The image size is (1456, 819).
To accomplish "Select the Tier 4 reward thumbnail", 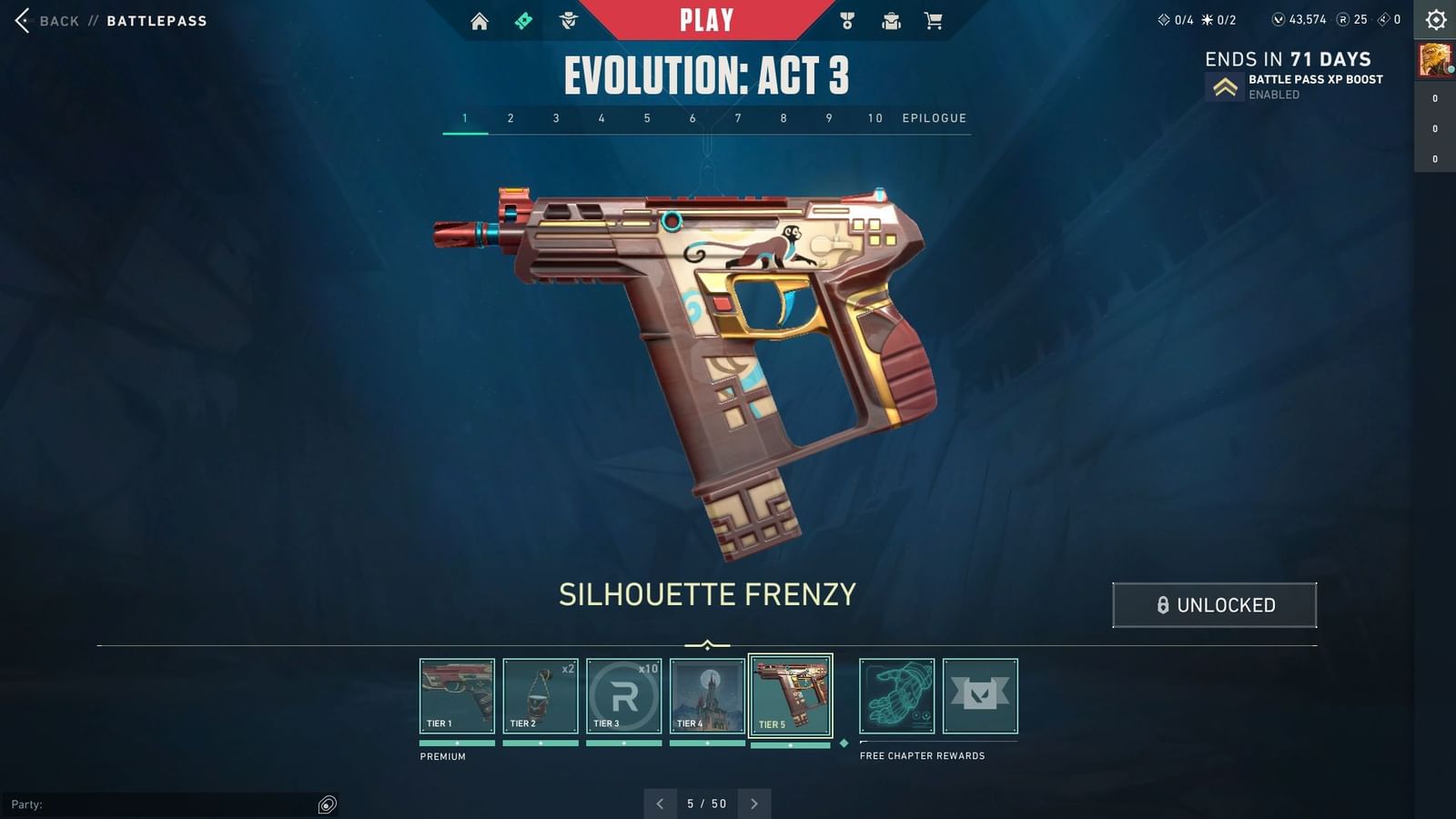I will 708,696.
